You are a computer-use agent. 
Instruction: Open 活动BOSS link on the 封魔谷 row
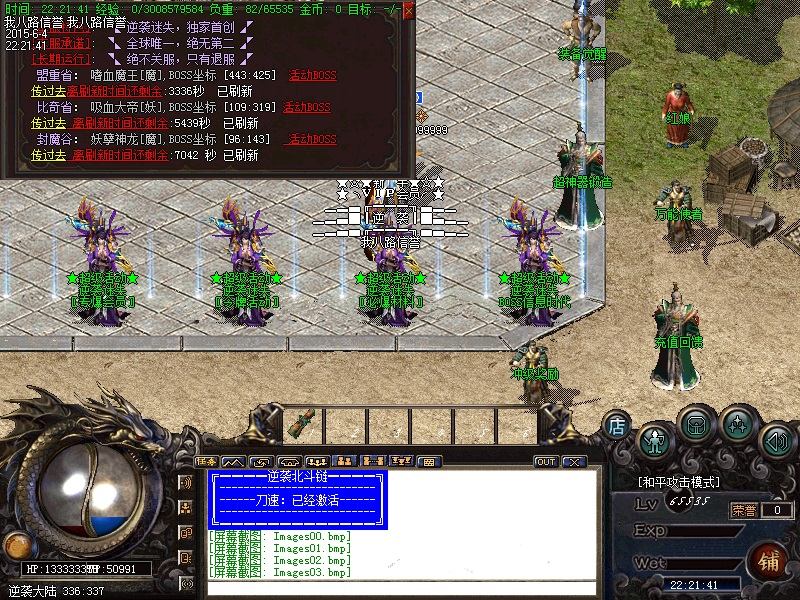tap(312, 139)
